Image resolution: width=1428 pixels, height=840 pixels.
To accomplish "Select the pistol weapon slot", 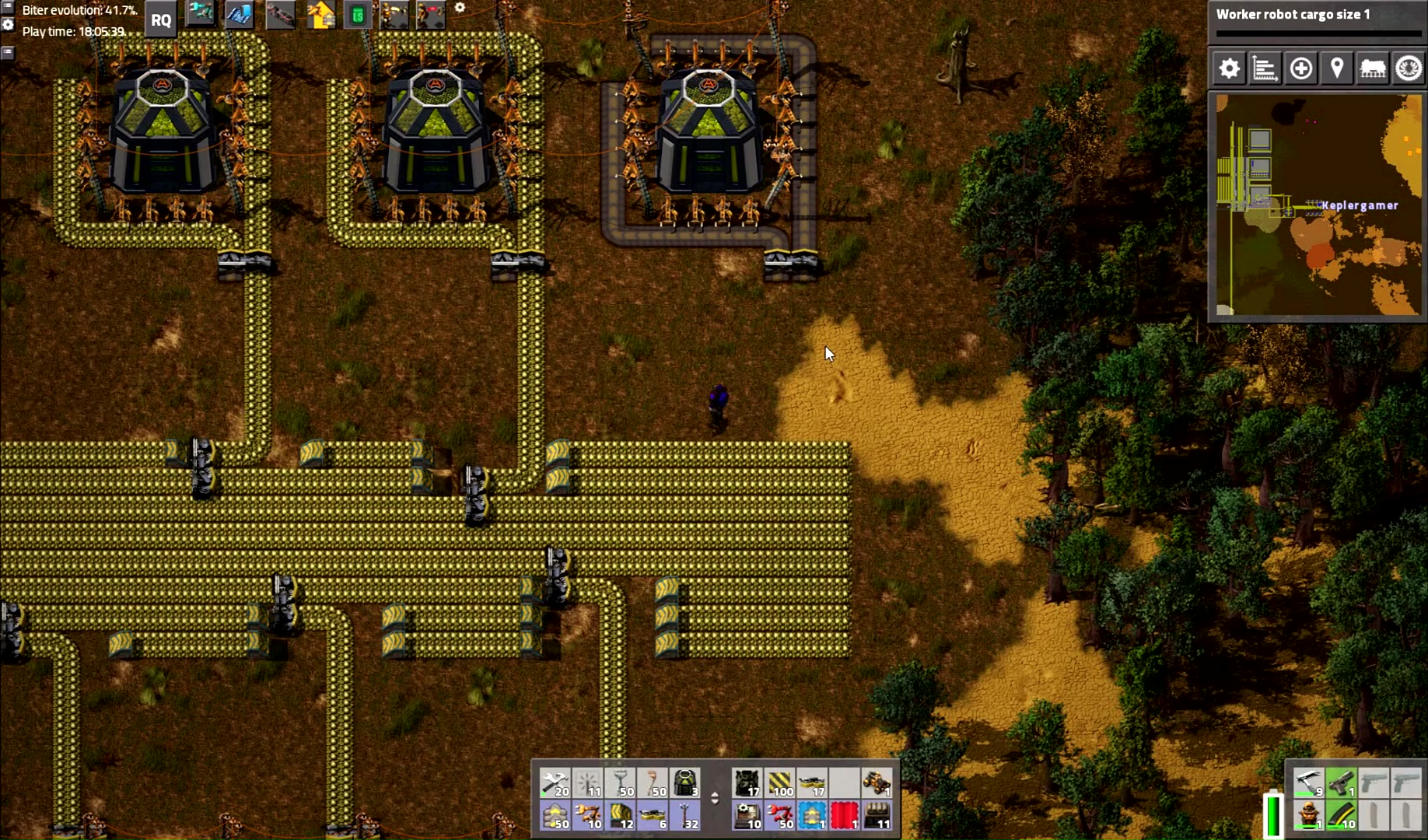I will point(1341,783).
